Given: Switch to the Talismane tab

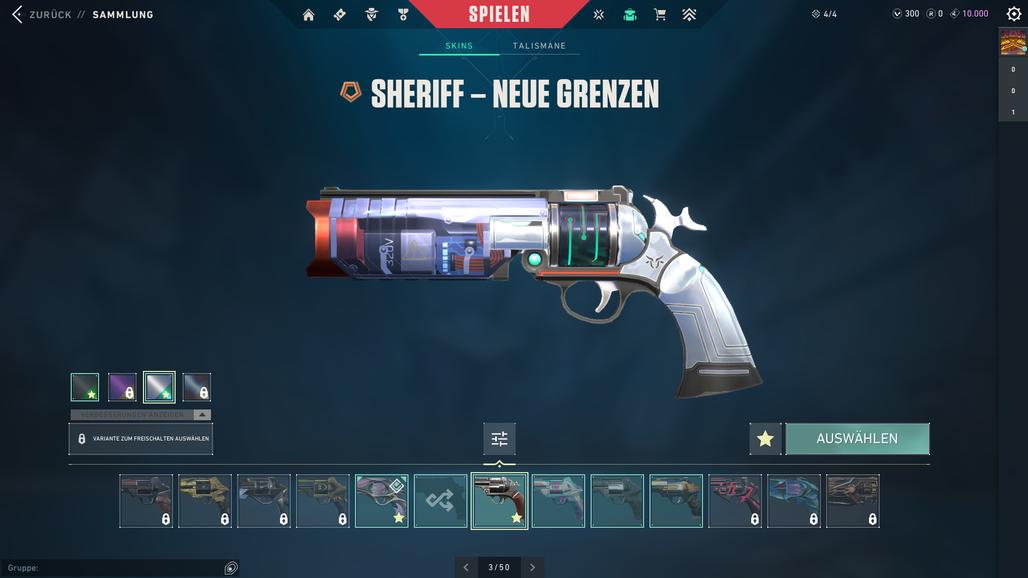Looking at the screenshot, I should coord(539,46).
